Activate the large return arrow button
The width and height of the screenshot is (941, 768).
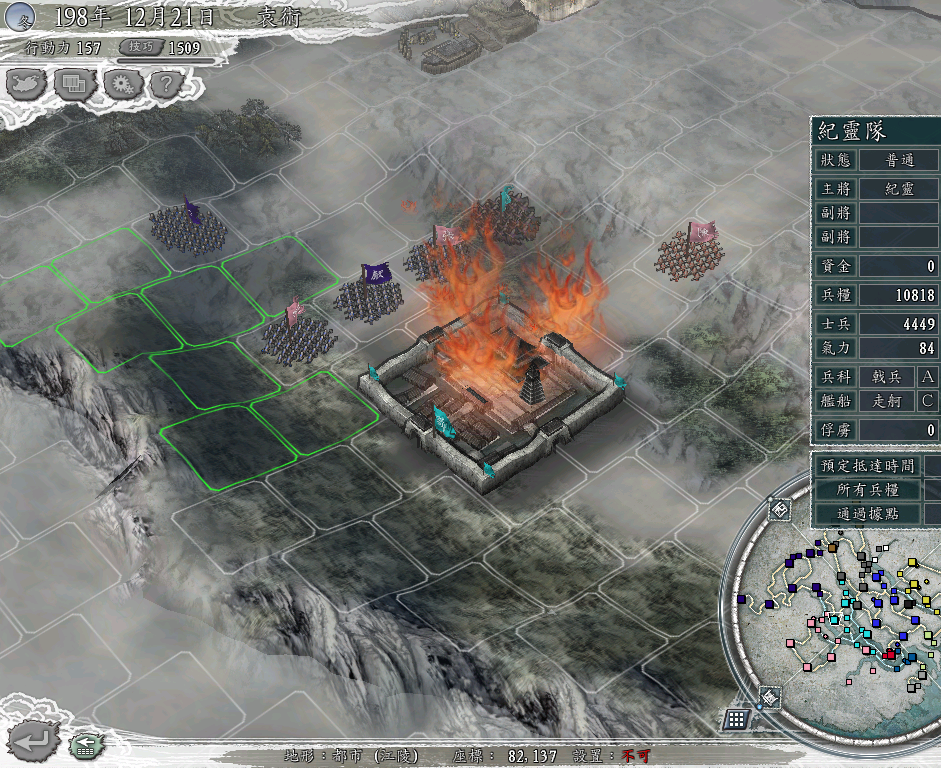click(x=33, y=741)
